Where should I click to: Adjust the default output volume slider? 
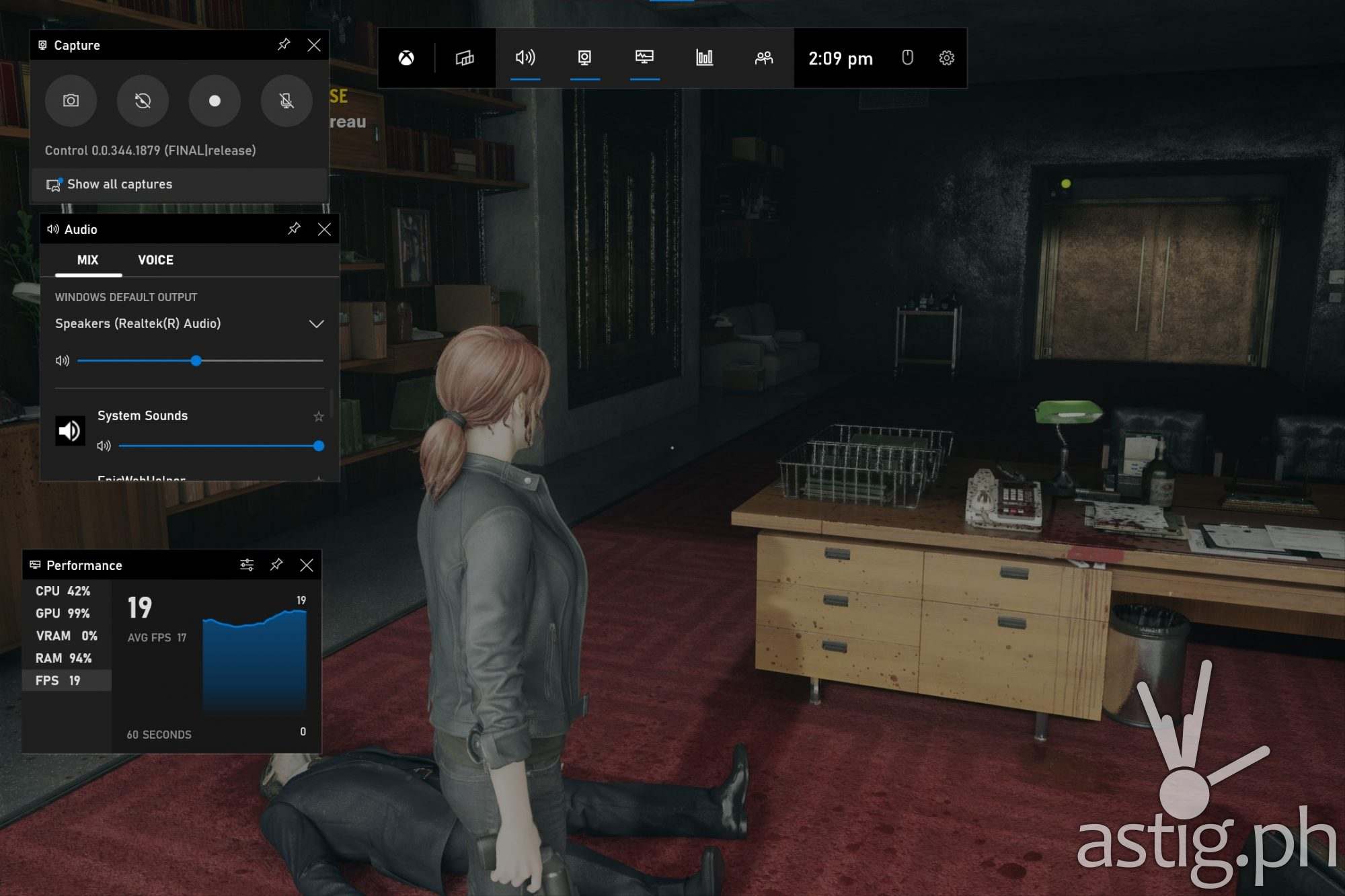[196, 361]
